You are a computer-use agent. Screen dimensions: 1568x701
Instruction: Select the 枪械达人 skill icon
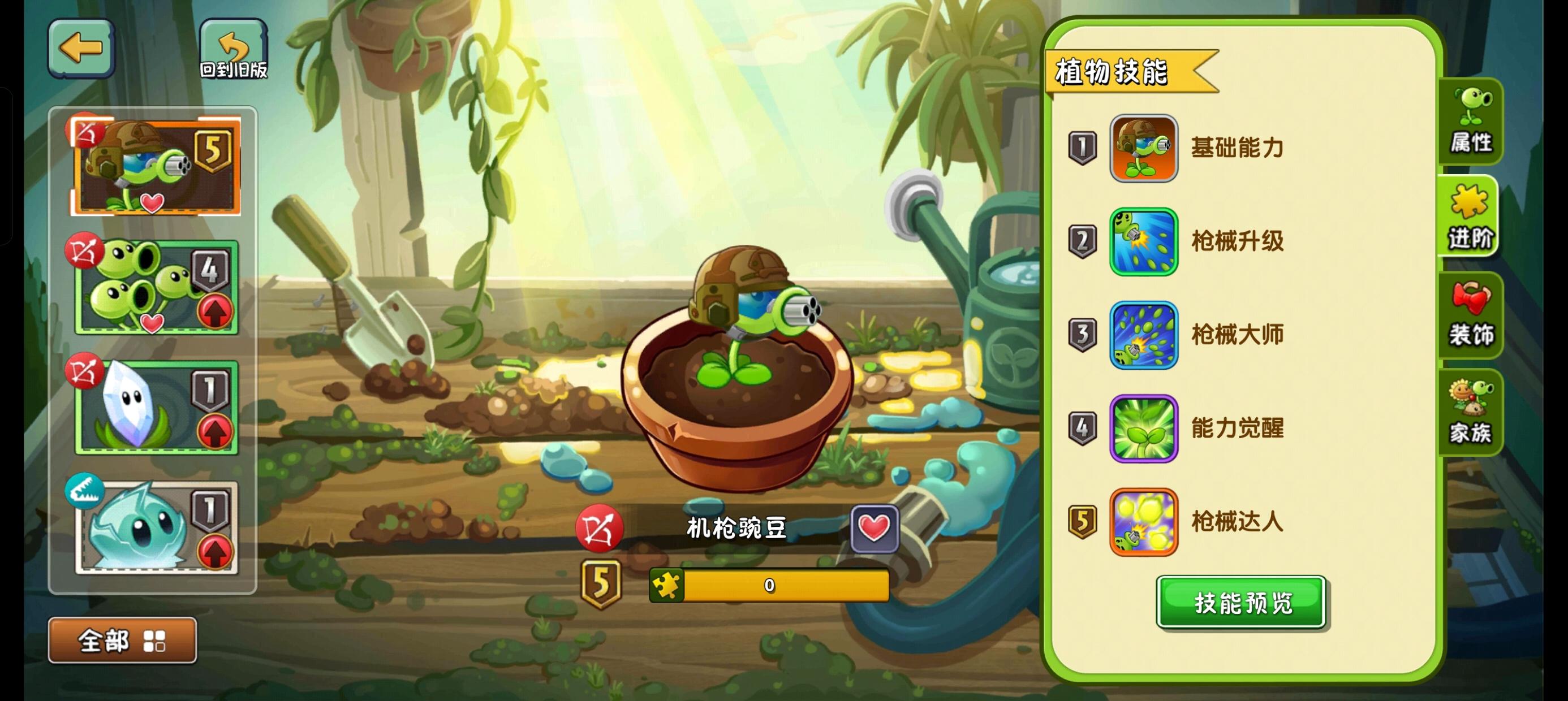tap(1144, 521)
